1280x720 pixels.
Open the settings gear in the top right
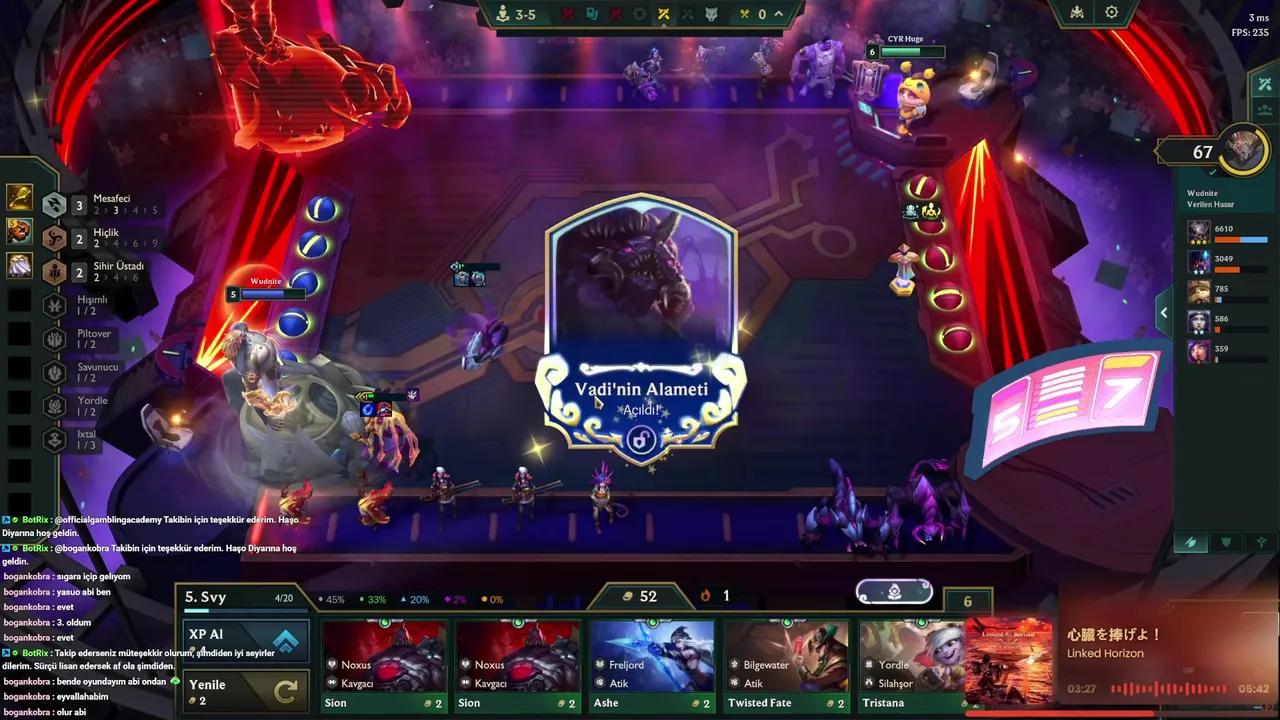click(1113, 12)
